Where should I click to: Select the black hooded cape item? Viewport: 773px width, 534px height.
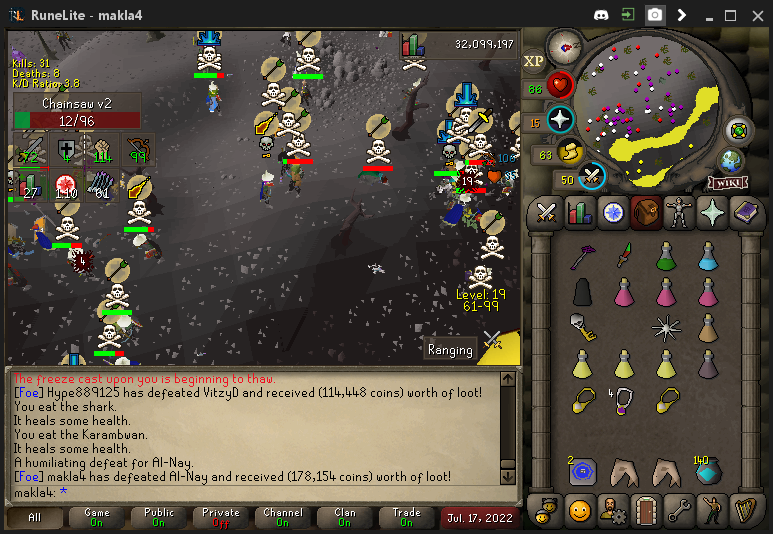tap(582, 292)
